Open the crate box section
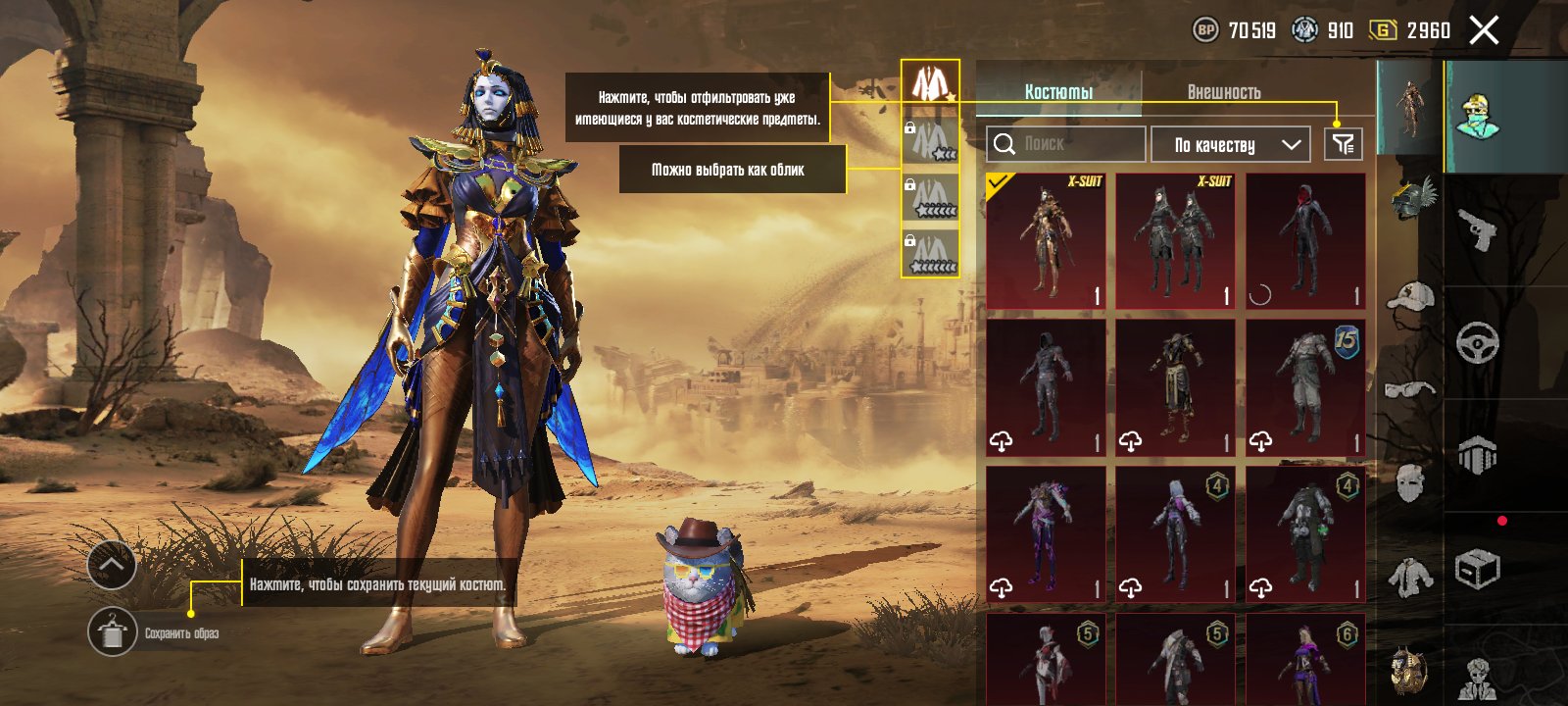The width and height of the screenshot is (1568, 706). pos(1477,569)
